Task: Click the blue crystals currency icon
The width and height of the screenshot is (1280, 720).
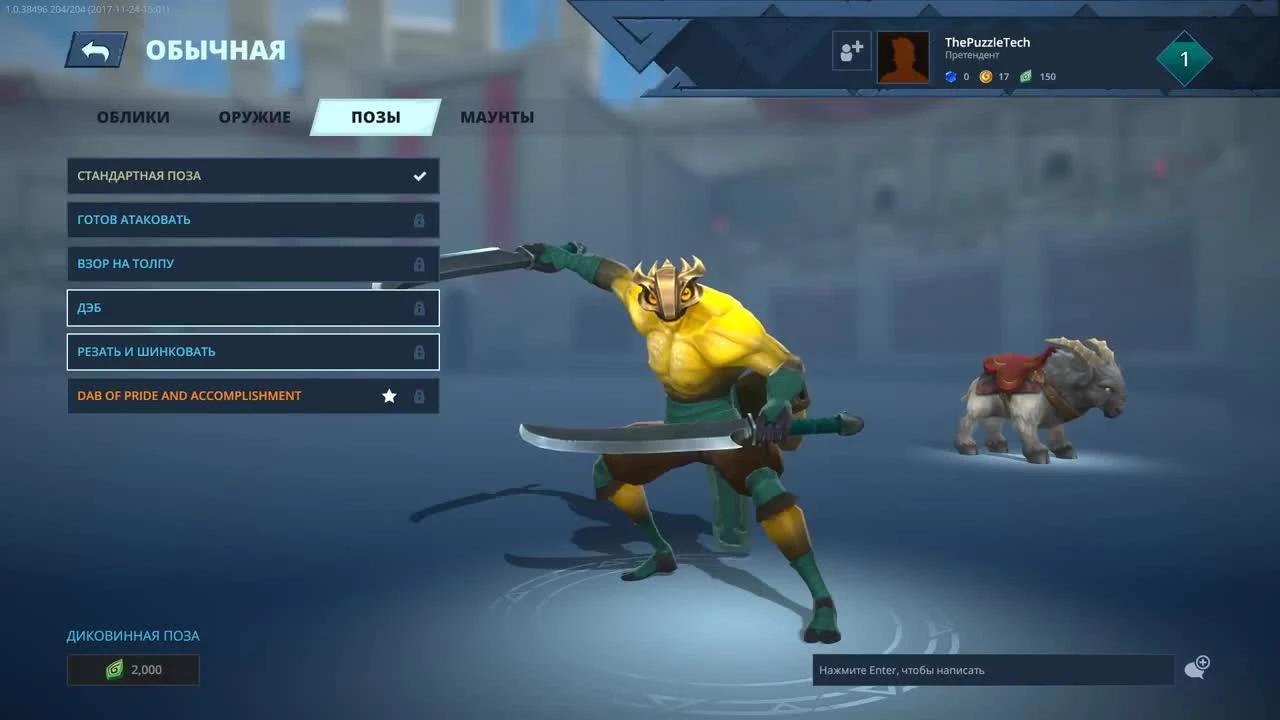Action: tap(950, 76)
